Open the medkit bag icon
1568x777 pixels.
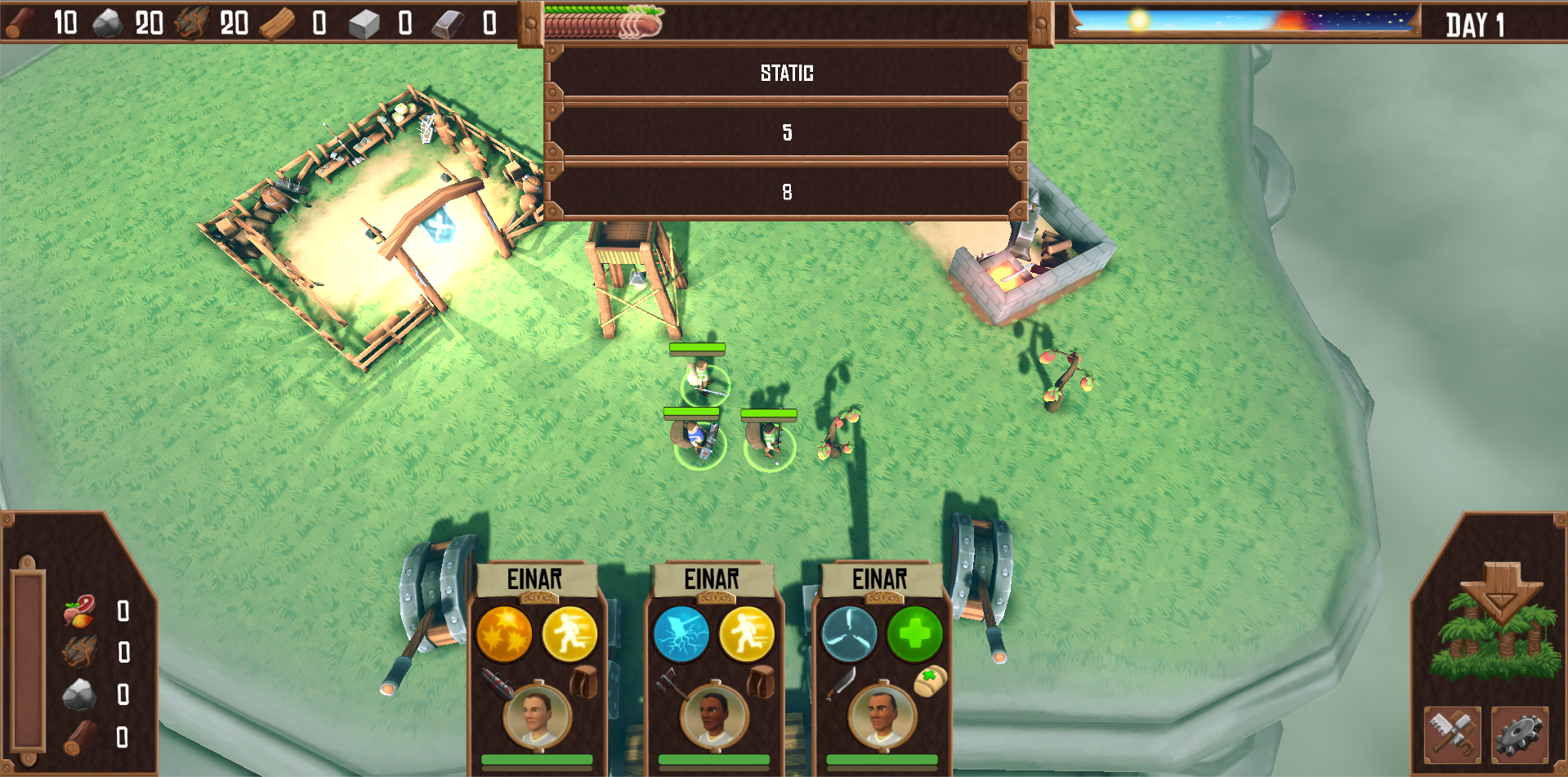929,681
